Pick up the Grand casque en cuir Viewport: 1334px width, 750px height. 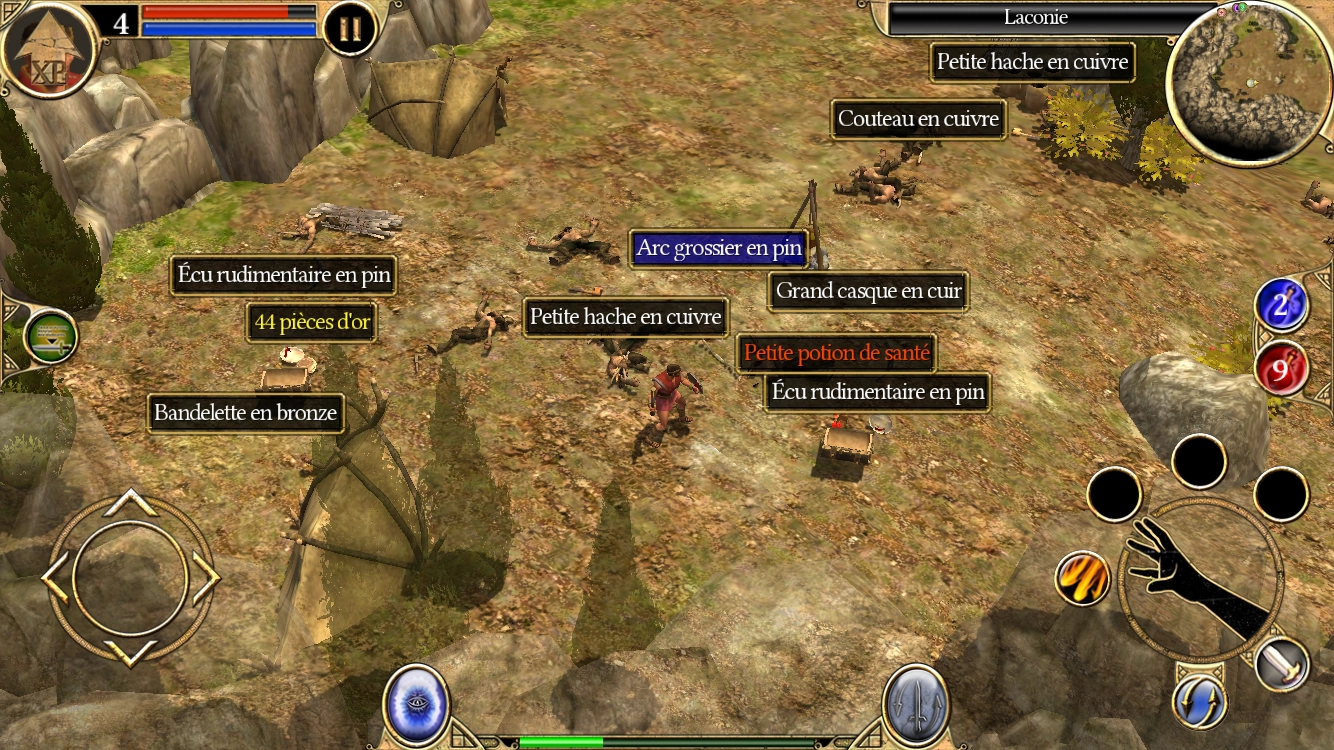tap(868, 292)
